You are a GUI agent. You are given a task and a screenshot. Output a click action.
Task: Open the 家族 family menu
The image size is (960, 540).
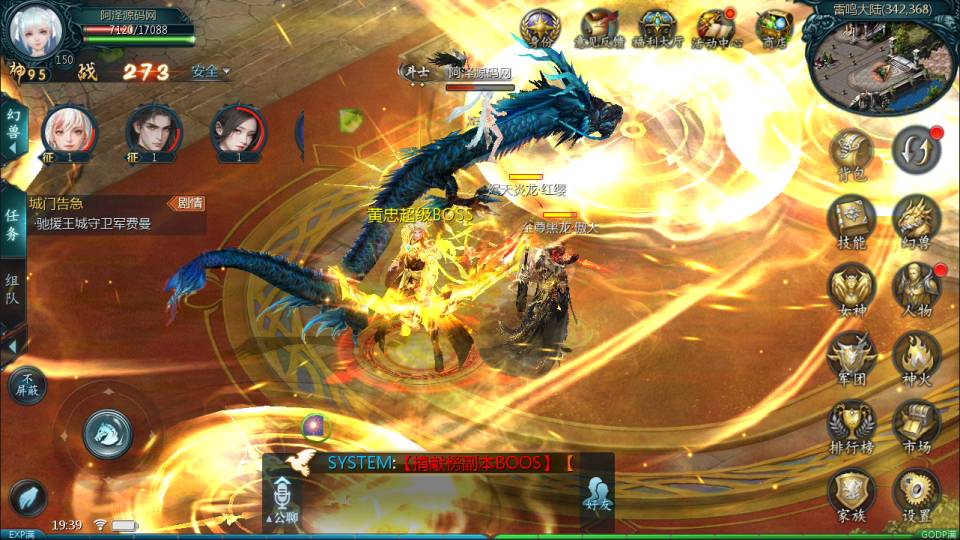852,493
